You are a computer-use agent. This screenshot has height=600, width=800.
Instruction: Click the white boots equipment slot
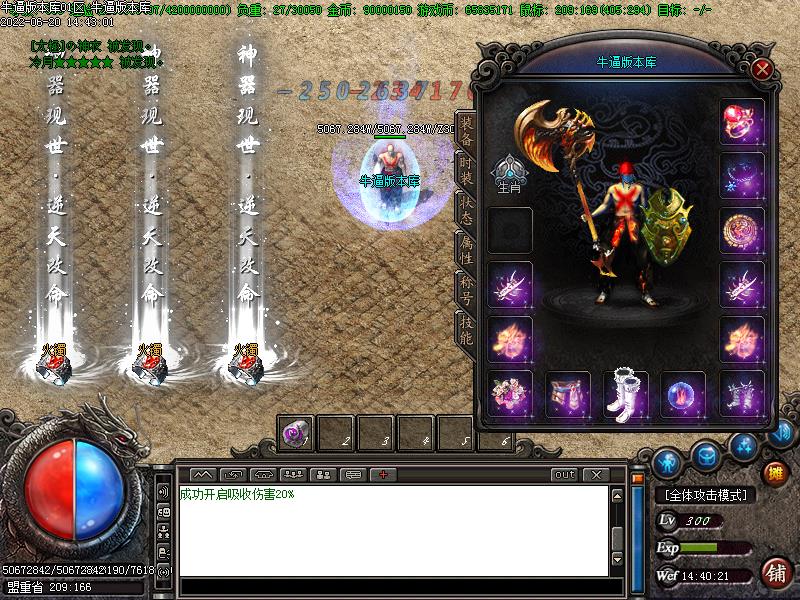click(626, 393)
